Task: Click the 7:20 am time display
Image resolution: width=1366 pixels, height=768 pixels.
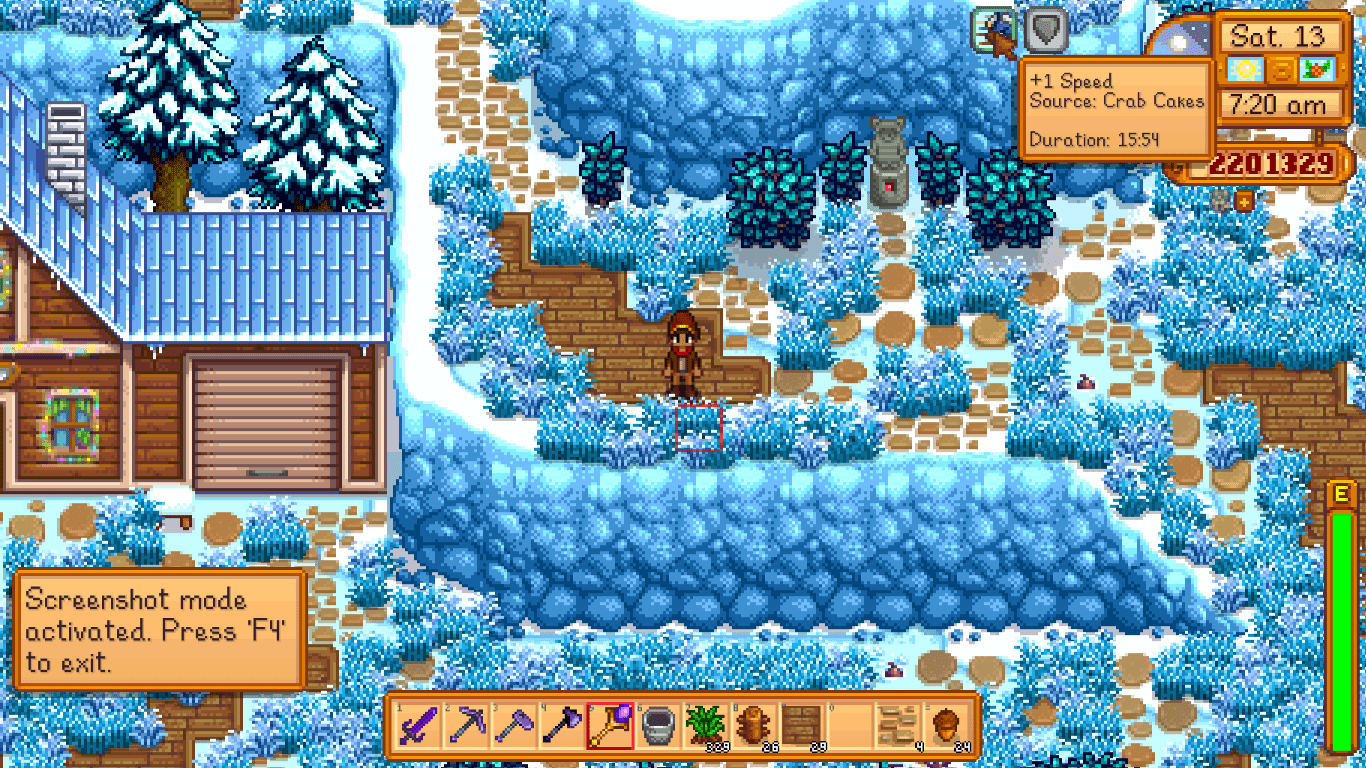Action: coord(1283,103)
